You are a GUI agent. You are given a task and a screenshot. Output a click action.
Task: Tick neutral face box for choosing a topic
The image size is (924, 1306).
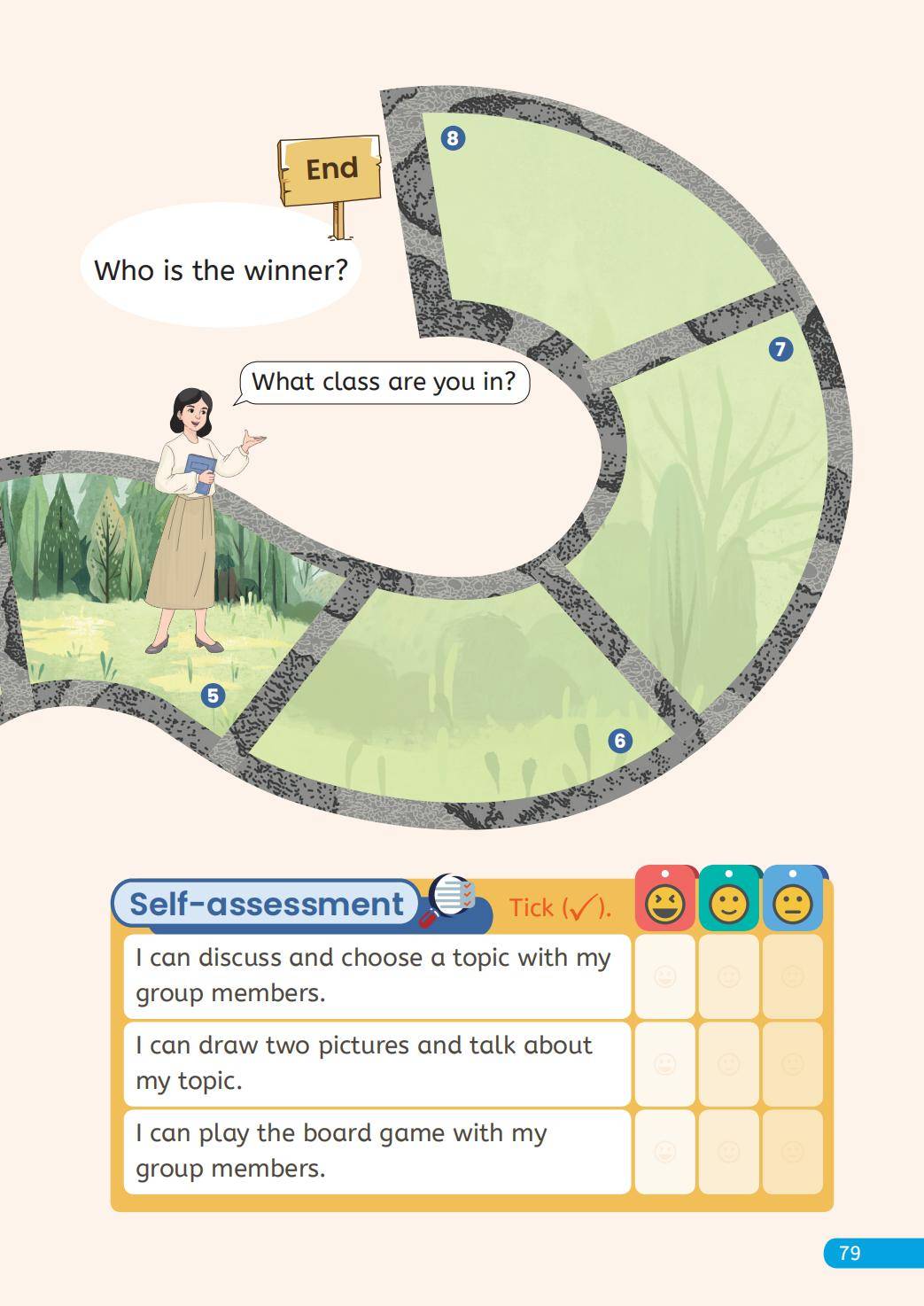[793, 976]
